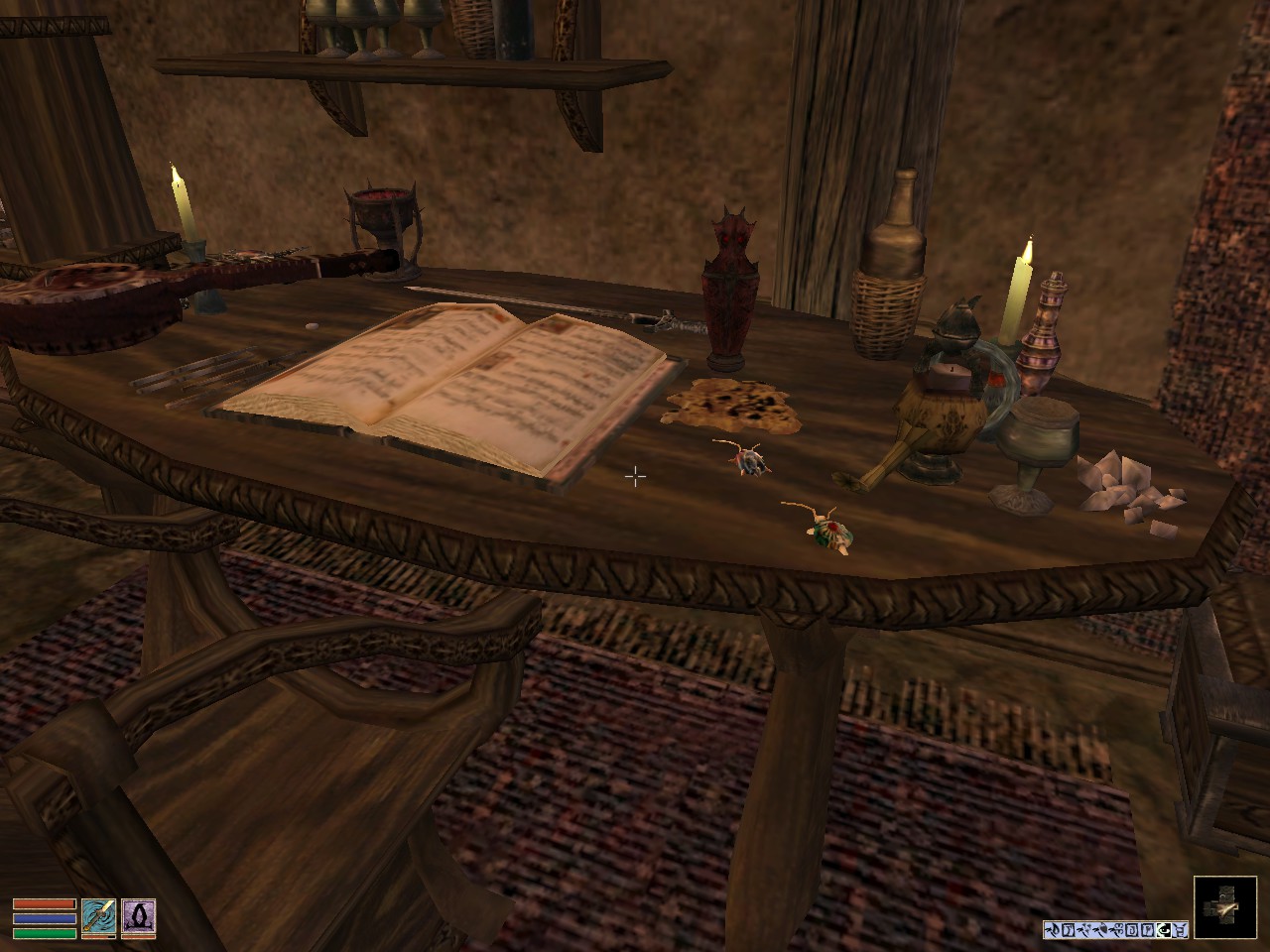The image size is (1270, 952).
Task: Click the heart-shaped effect icon
Action: [1103, 929]
